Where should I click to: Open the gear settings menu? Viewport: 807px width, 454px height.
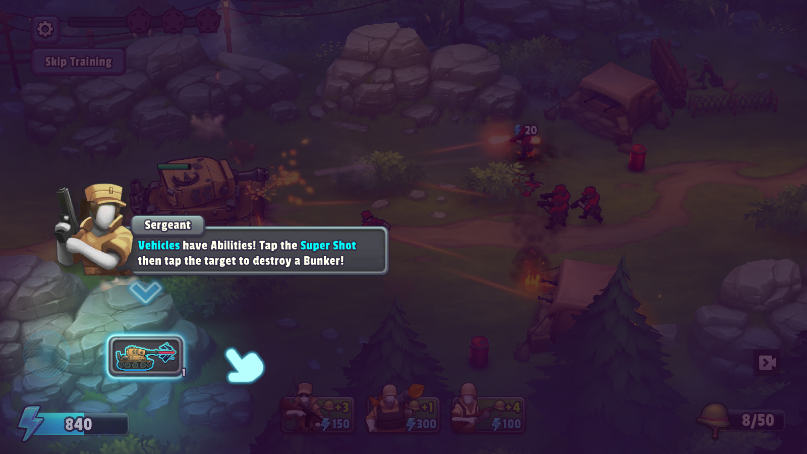coord(44,28)
